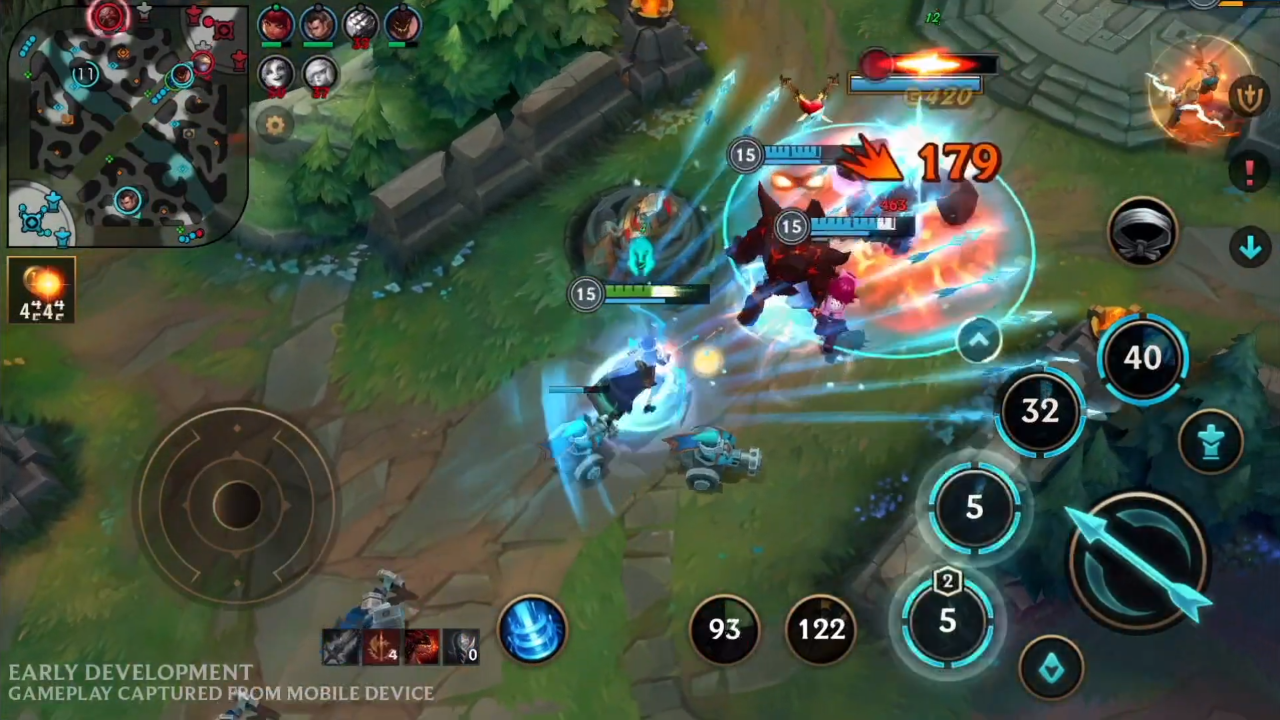Image resolution: width=1280 pixels, height=720 pixels.
Task: Cast the summoner spell showing 93
Action: point(724,629)
